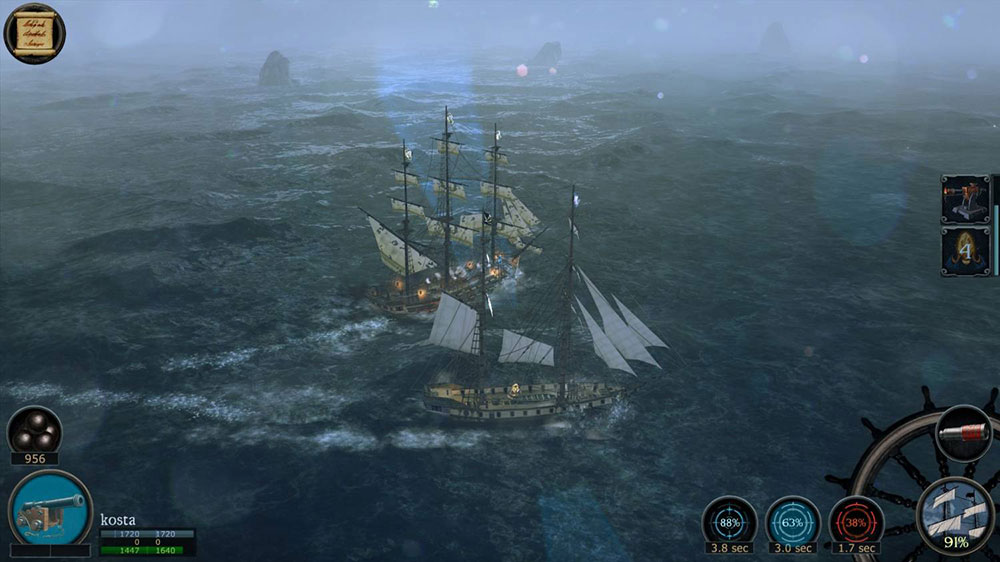
Task: Activate the flaming ballista ability card
Action: click(x=965, y=200)
